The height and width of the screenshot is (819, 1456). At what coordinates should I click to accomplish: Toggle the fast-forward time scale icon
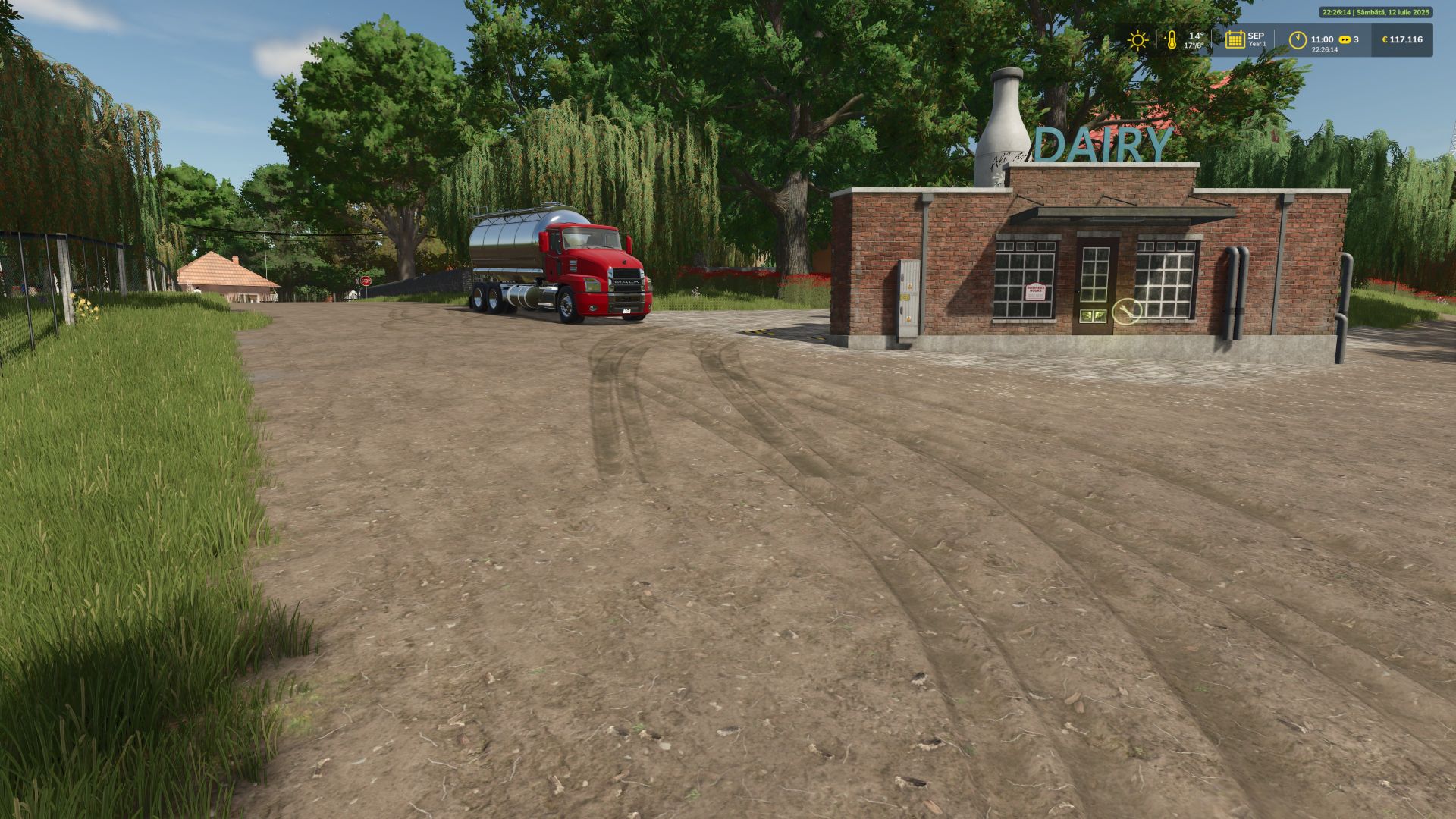(1345, 39)
